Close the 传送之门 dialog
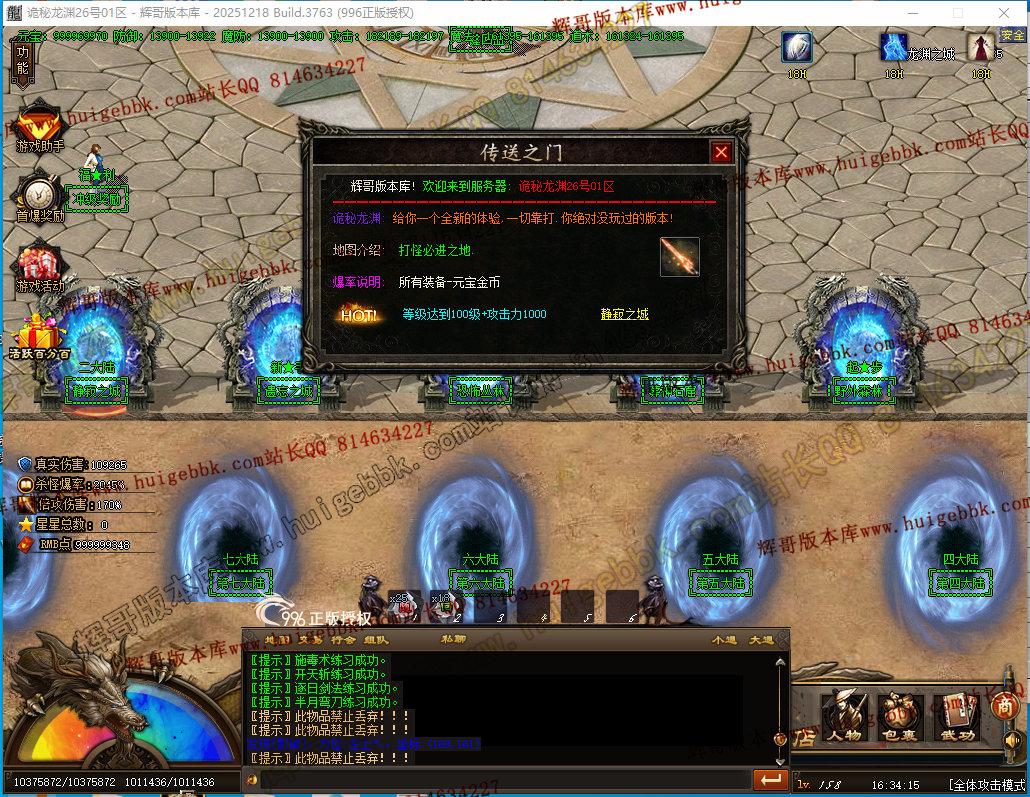 coord(721,152)
